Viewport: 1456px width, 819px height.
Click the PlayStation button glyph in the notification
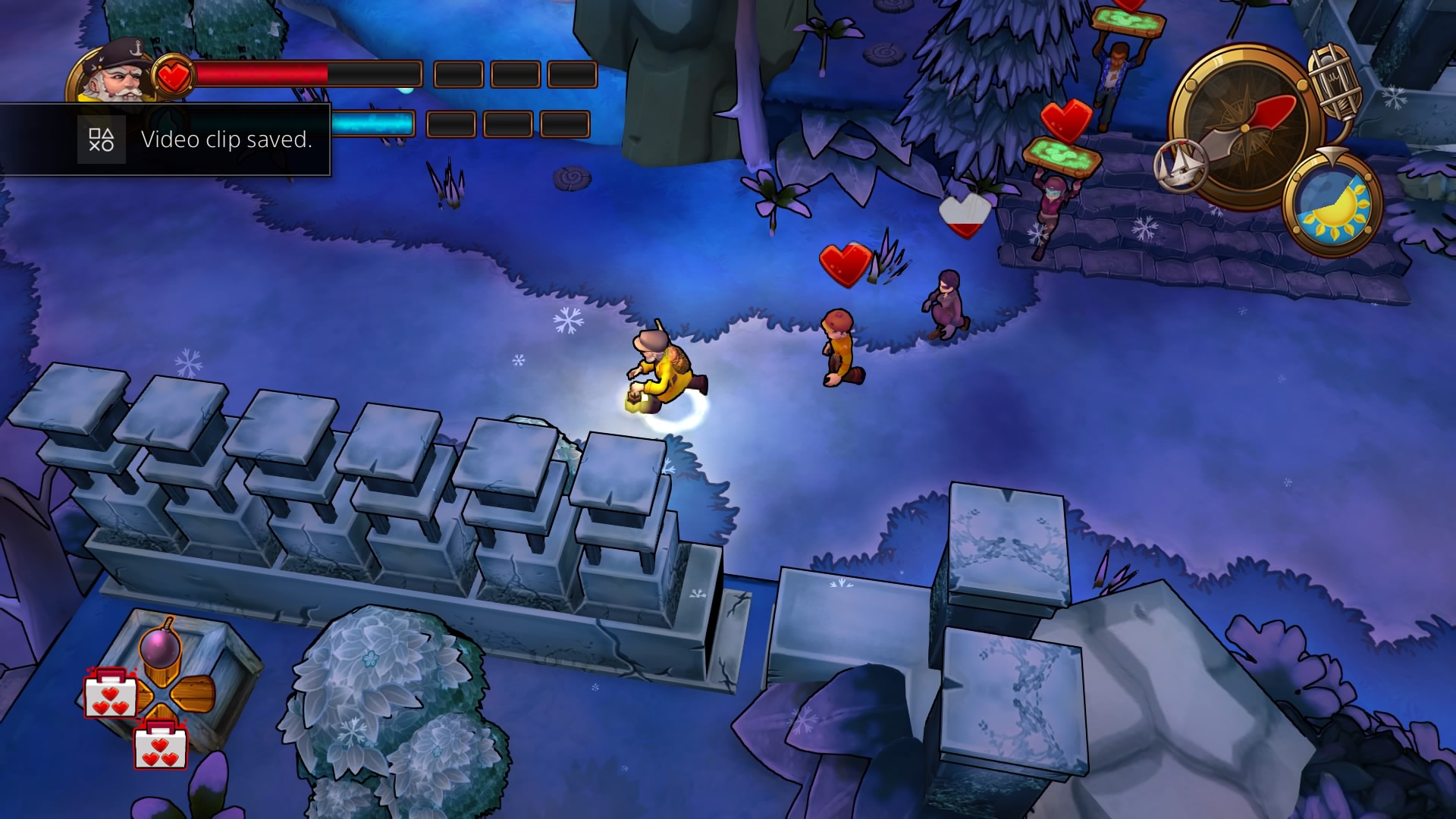(x=102, y=140)
